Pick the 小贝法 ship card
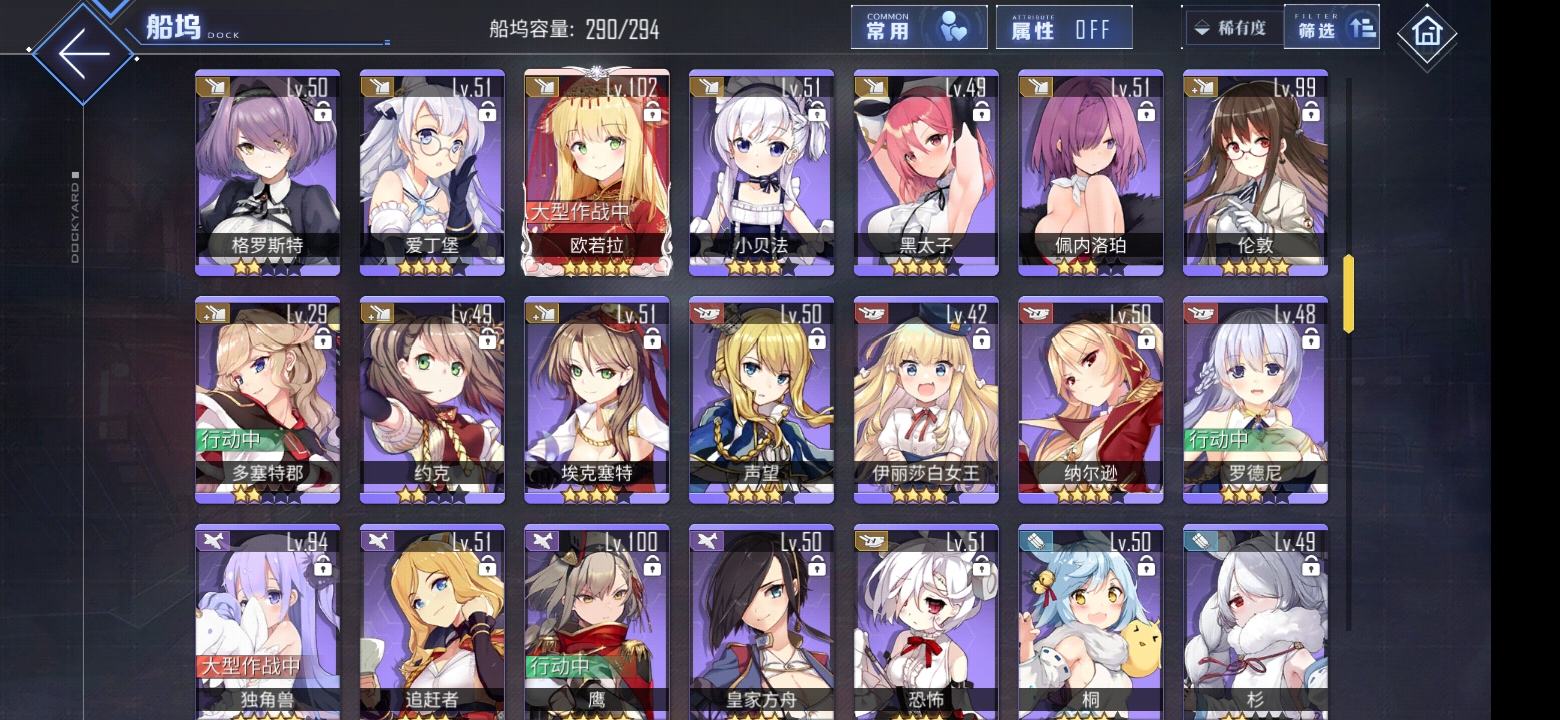Viewport: 1560px width, 720px height. [x=761, y=172]
